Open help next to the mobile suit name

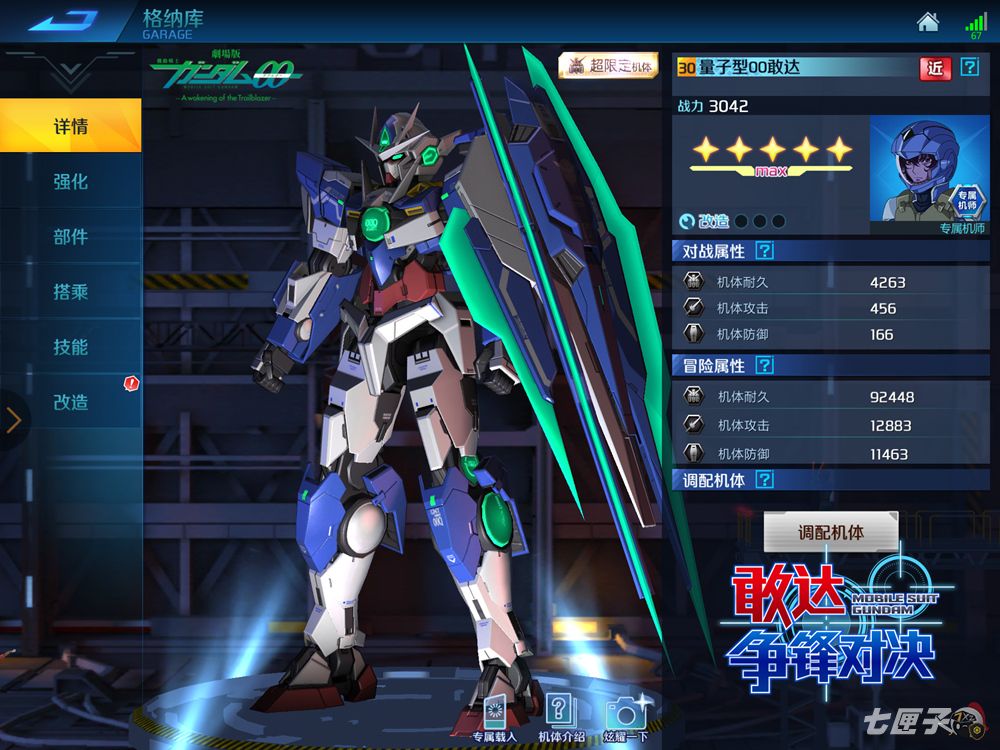point(969,67)
